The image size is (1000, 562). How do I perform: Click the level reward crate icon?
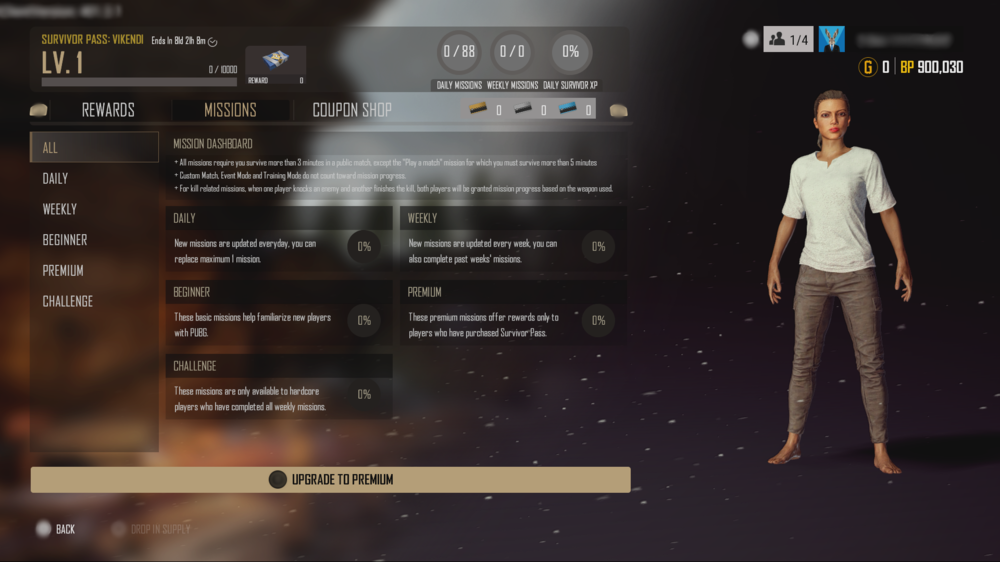click(275, 61)
